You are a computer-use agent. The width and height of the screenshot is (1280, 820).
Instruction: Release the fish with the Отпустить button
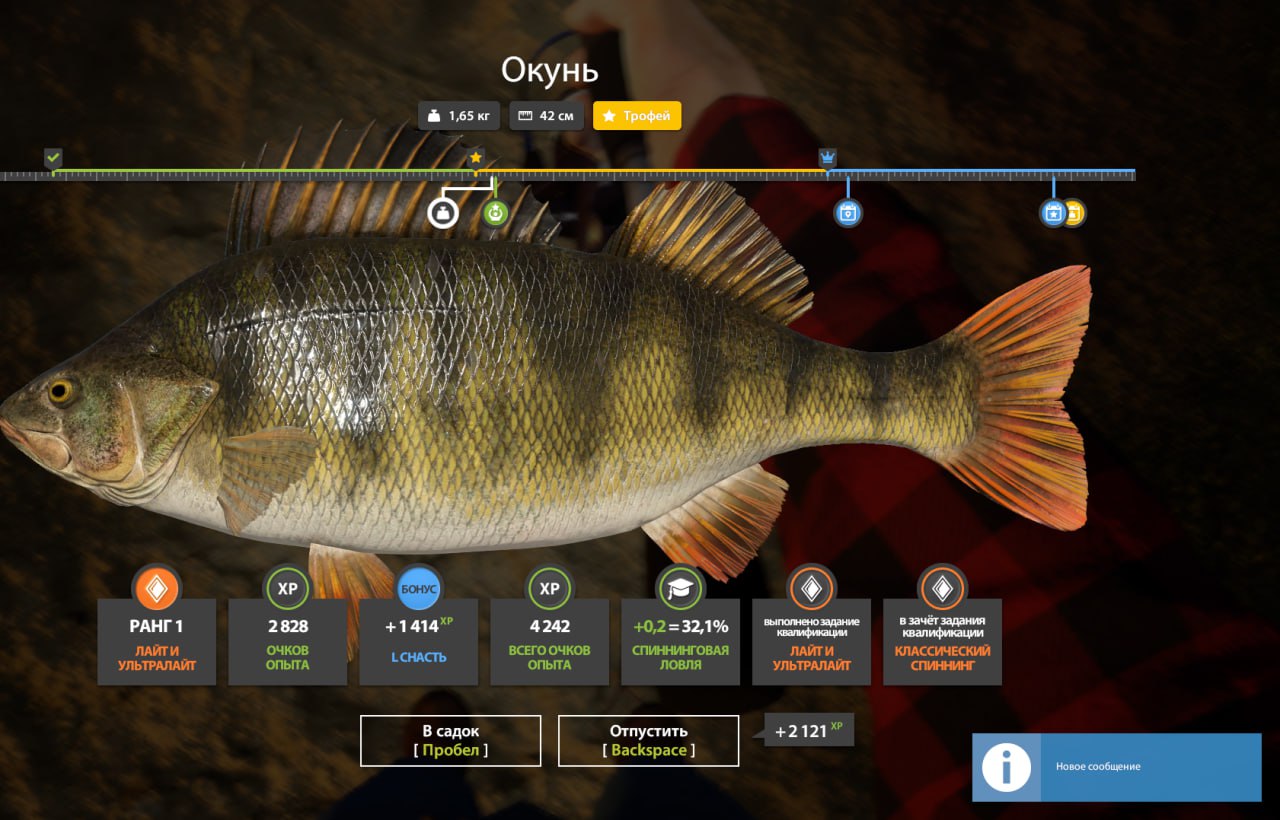[x=648, y=740]
